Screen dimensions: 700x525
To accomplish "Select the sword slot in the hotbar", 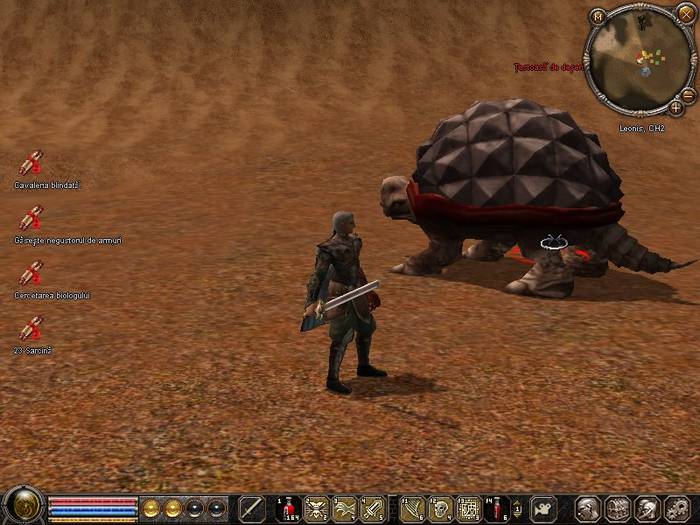I will click(251, 508).
